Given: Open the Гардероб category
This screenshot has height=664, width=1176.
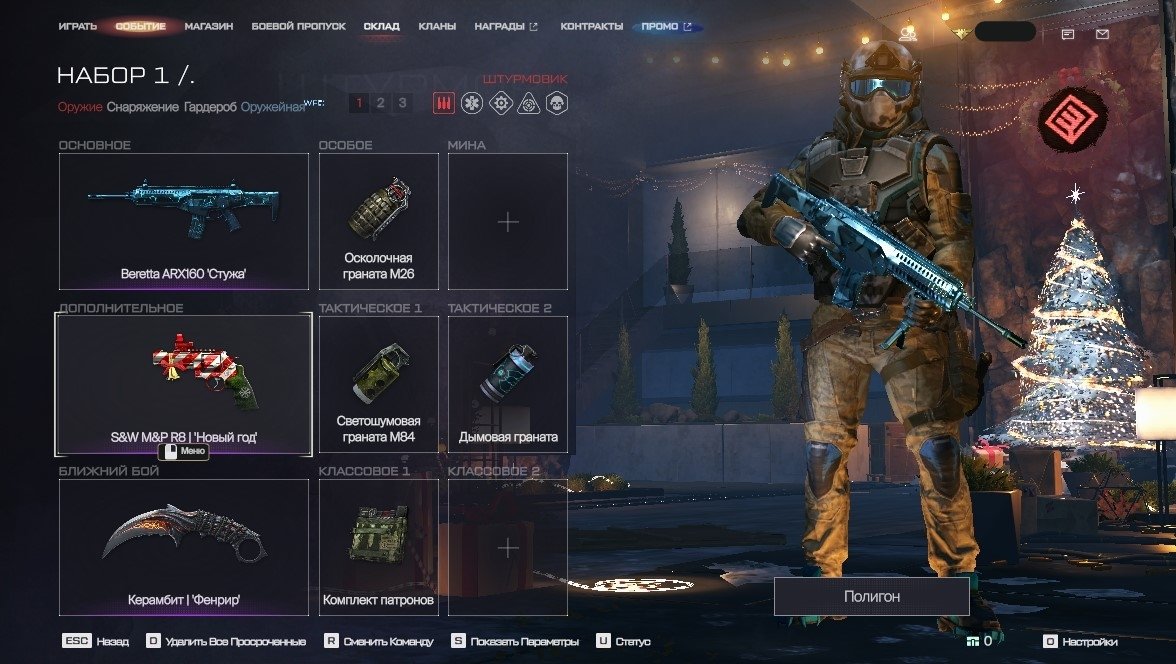Looking at the screenshot, I should click(x=210, y=107).
